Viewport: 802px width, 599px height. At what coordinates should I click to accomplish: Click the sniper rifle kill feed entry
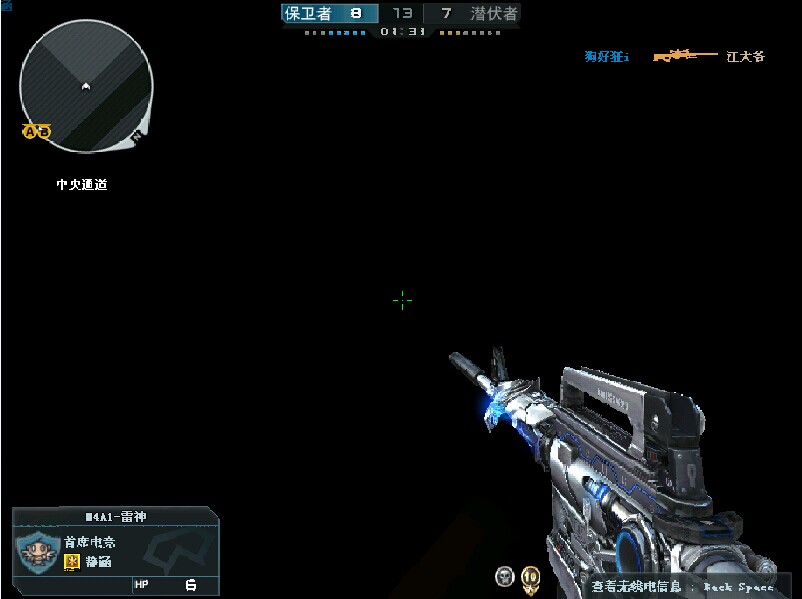click(x=685, y=56)
